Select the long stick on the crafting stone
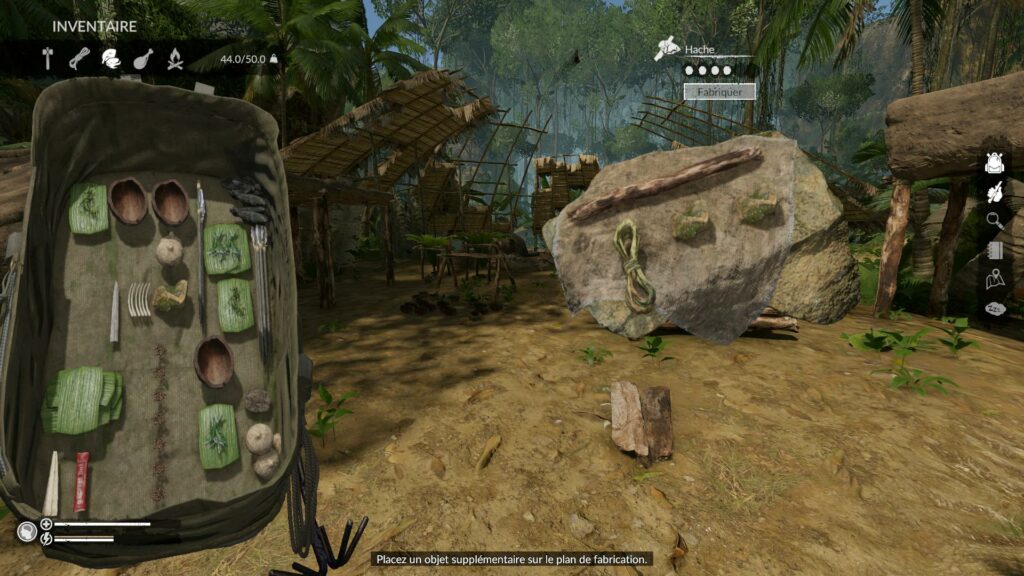Viewport: 1024px width, 576px height. pyautogui.click(x=665, y=183)
